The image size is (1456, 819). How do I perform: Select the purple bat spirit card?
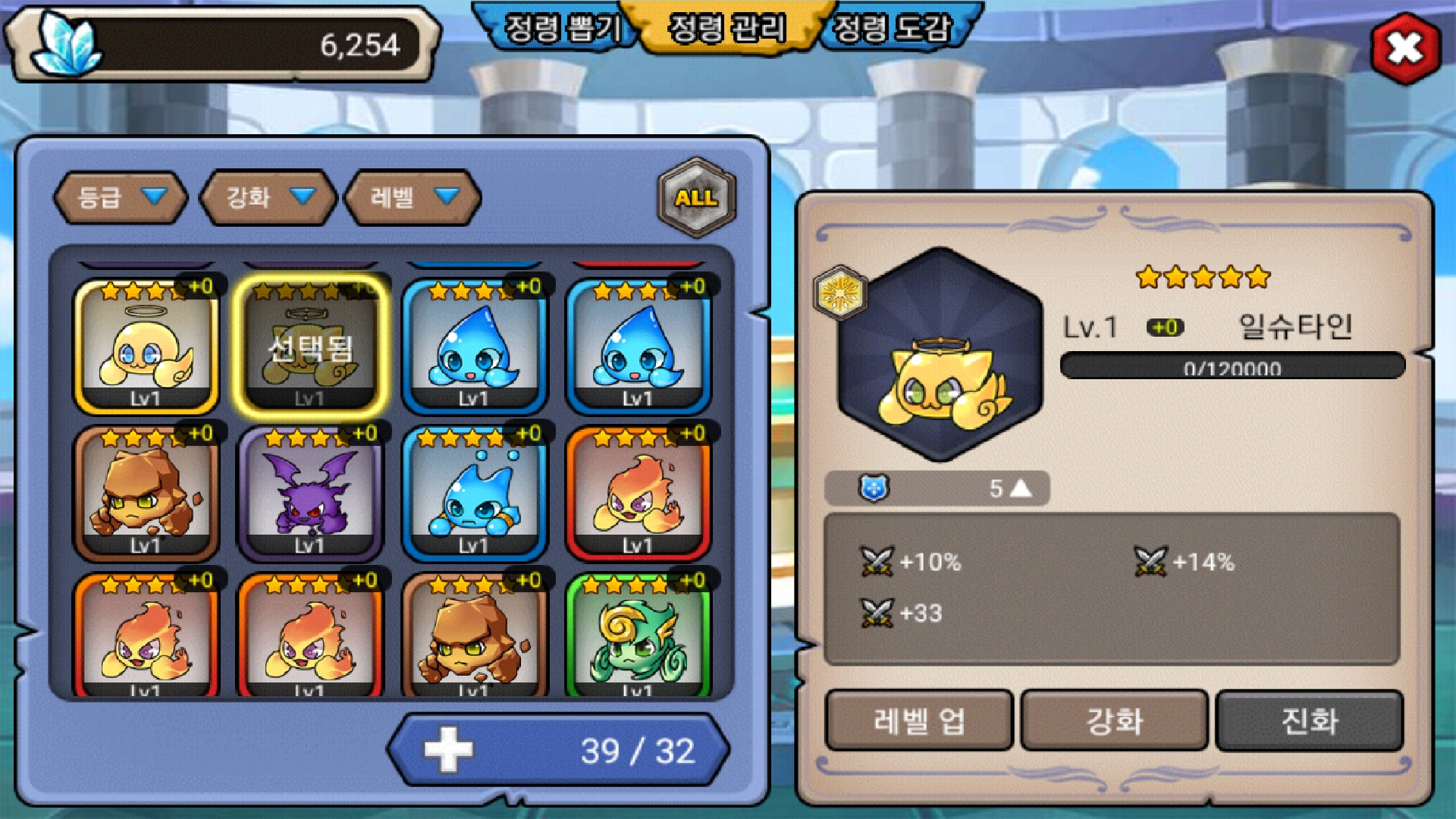click(x=311, y=493)
